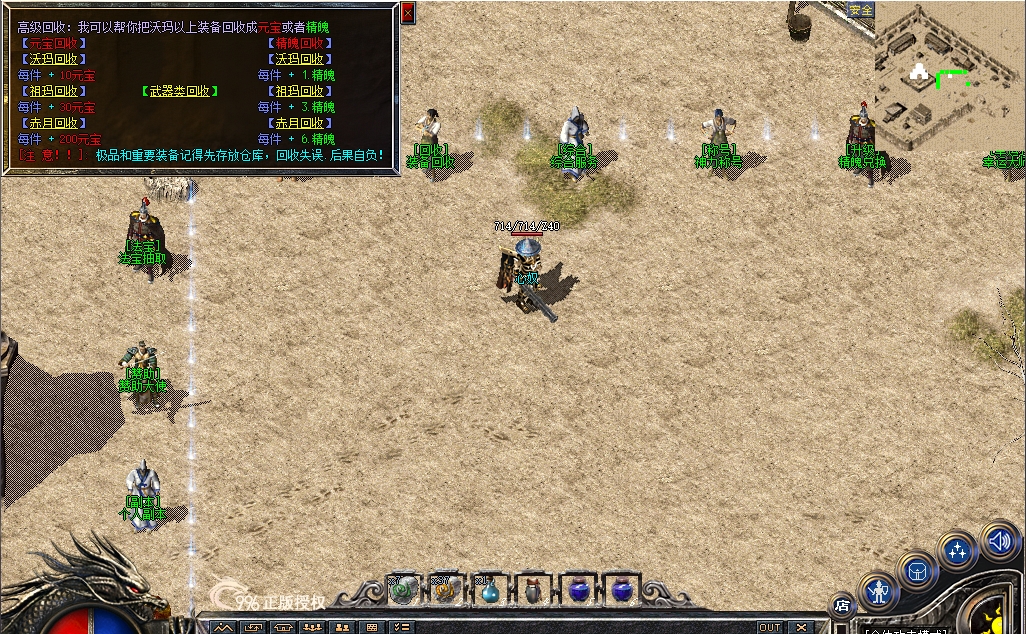The height and width of the screenshot is (634, 1026).
Task: Open the 店 shop button
Action: click(x=842, y=604)
